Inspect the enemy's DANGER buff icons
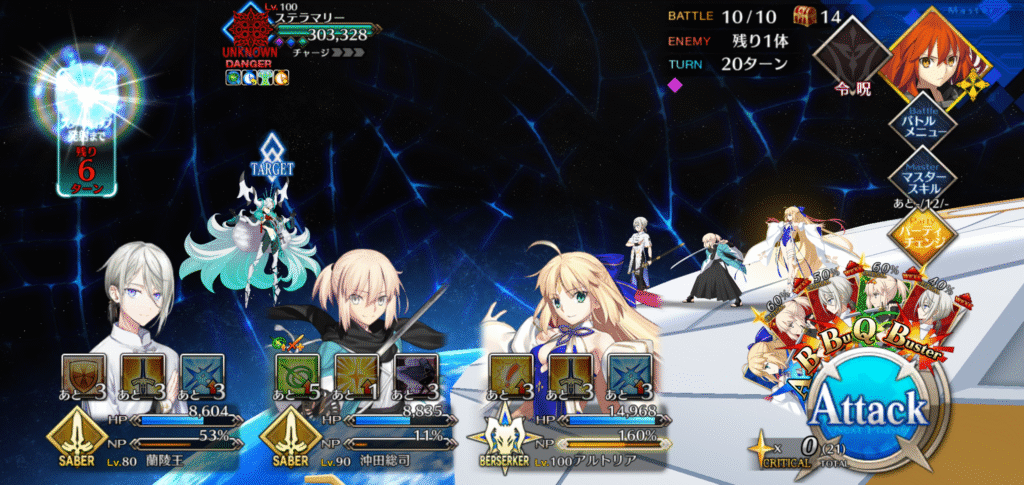Screen dimensions: 1024x485 [x=258, y=78]
